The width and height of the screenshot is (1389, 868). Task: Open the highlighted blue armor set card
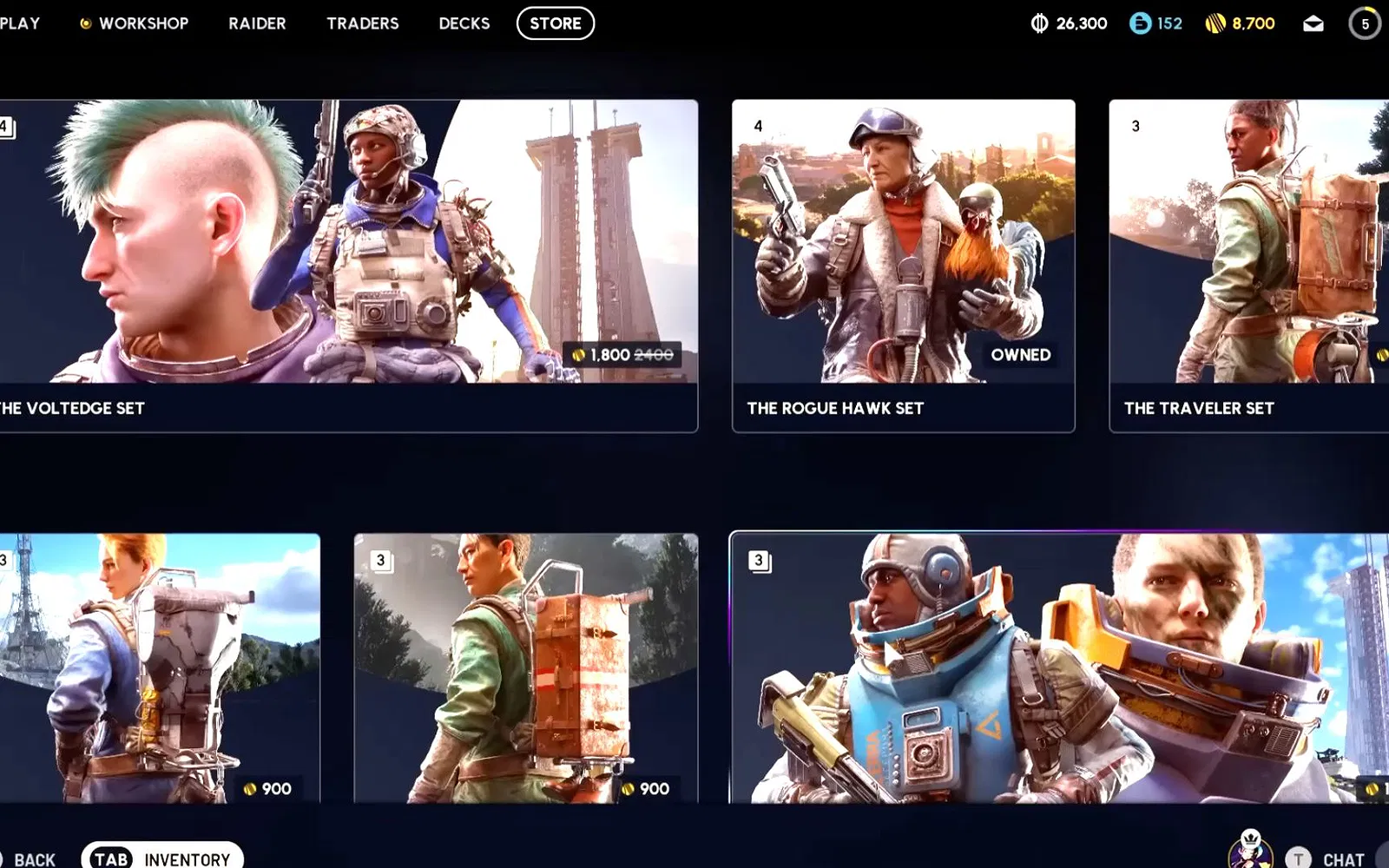(1057, 667)
